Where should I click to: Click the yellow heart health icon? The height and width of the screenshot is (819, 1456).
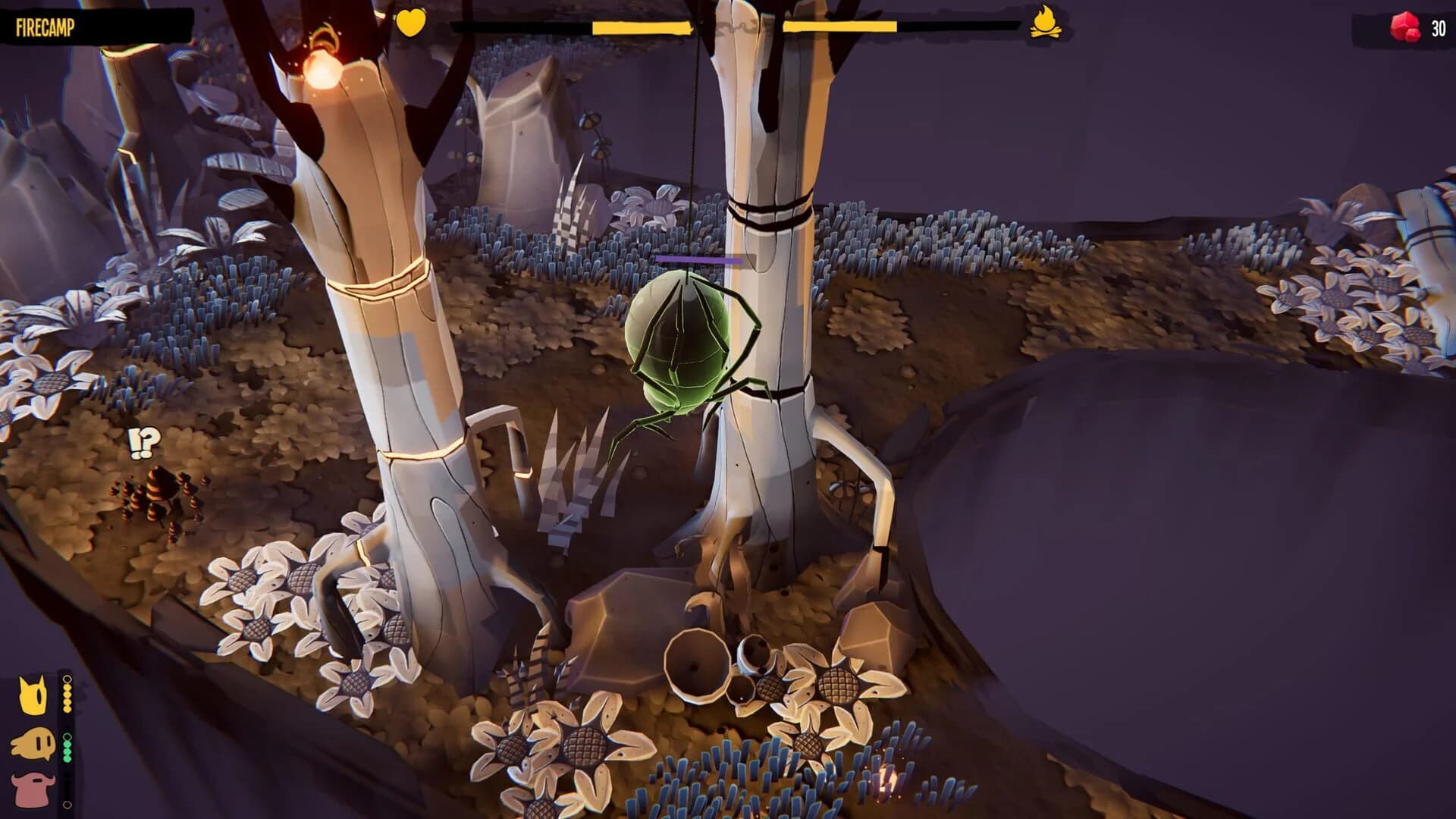[x=410, y=24]
